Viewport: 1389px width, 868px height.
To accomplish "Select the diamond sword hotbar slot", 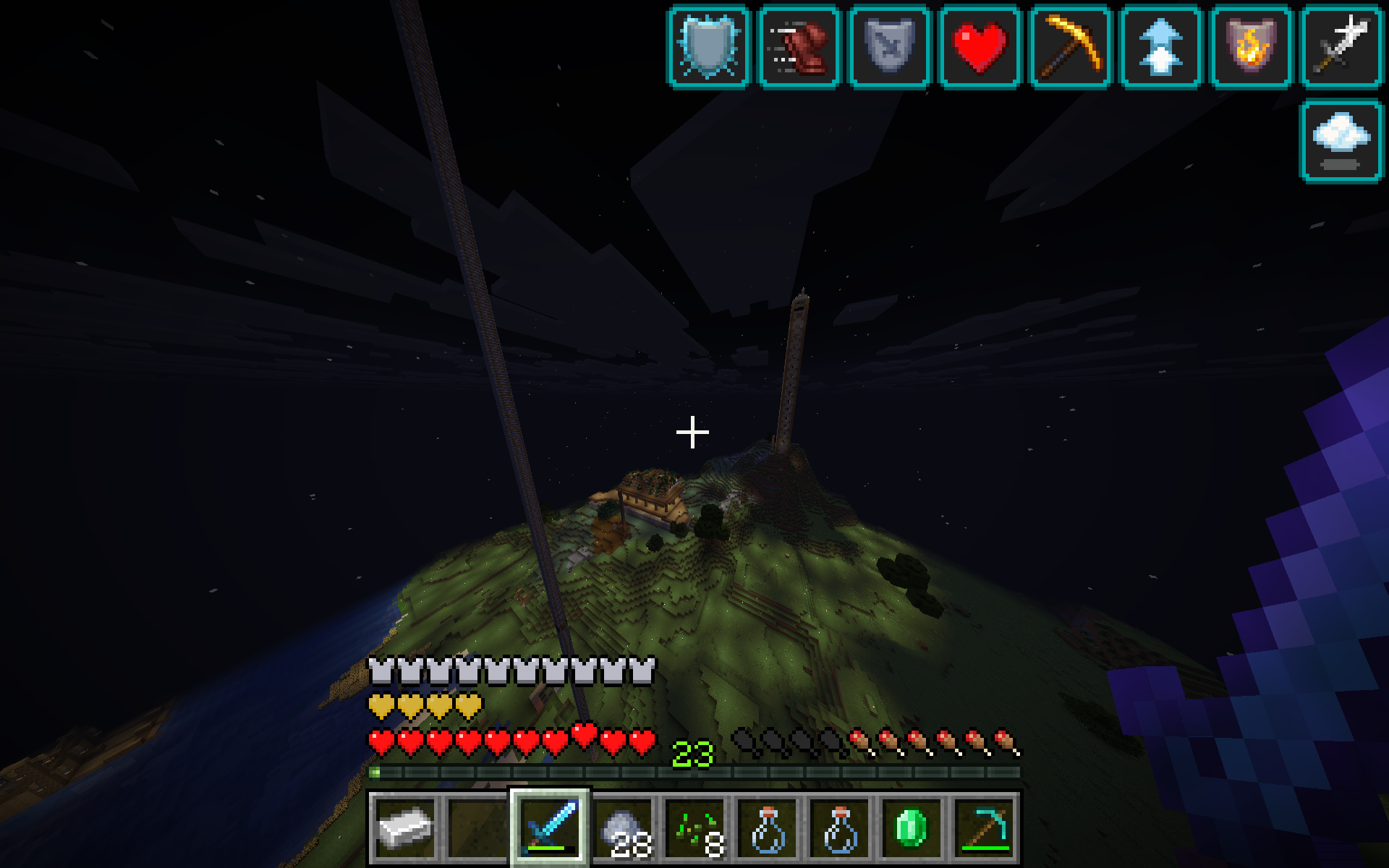I will (550, 828).
